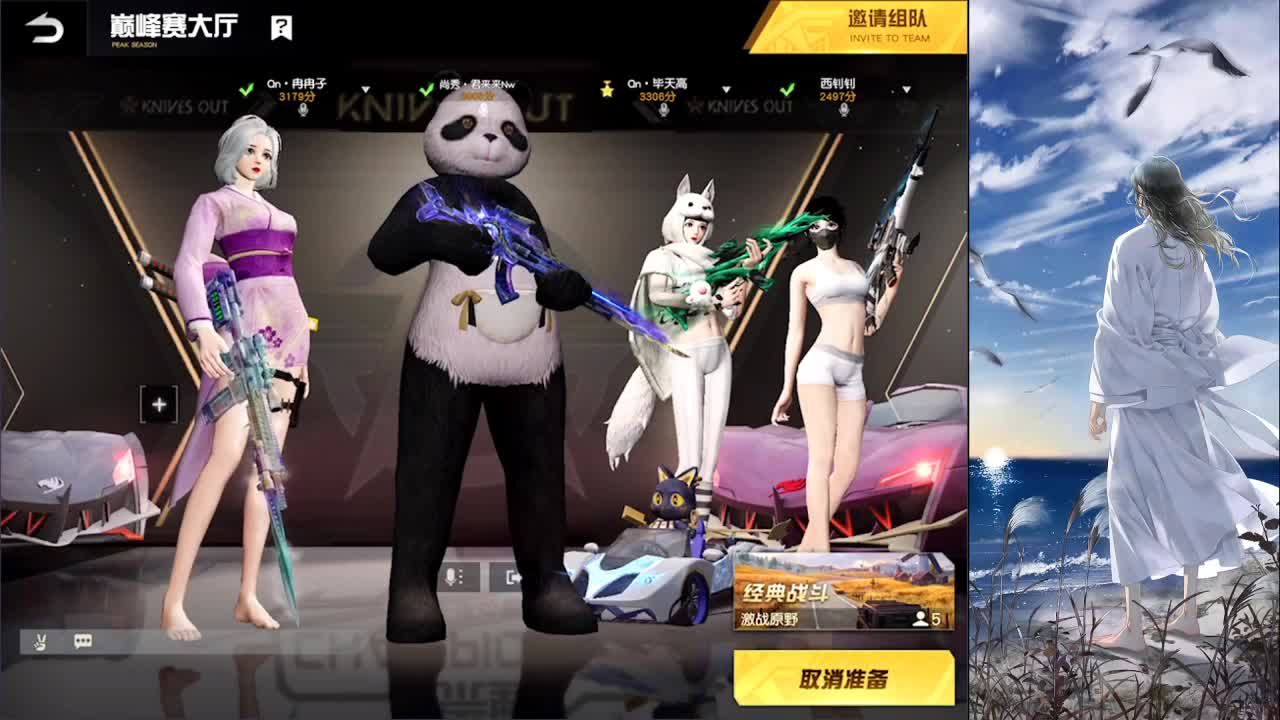Open the share/send icon beside the microphone

pyautogui.click(x=512, y=577)
